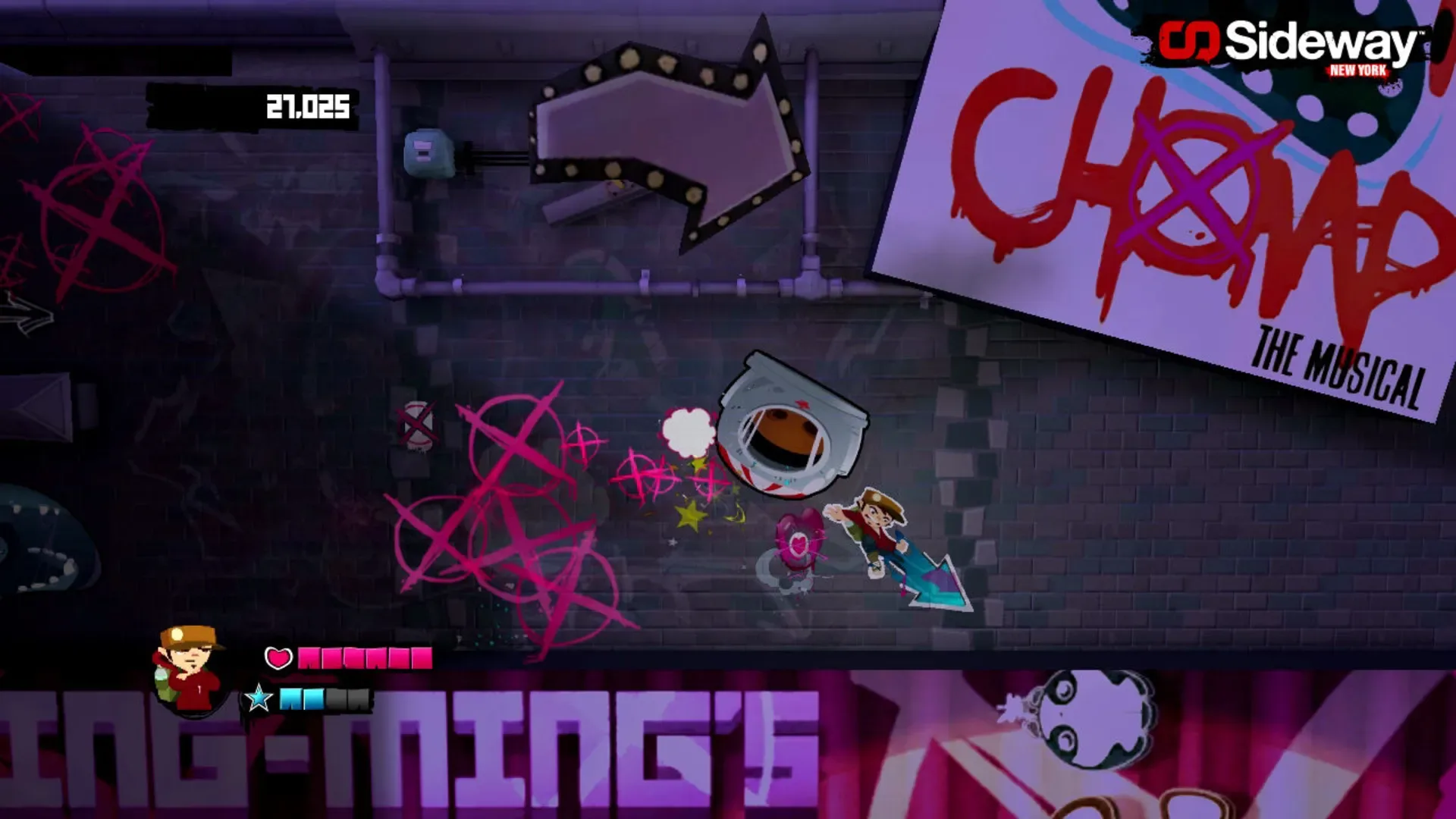The width and height of the screenshot is (1456, 819).
Task: Click the score counter showing 27,025
Action: [306, 106]
